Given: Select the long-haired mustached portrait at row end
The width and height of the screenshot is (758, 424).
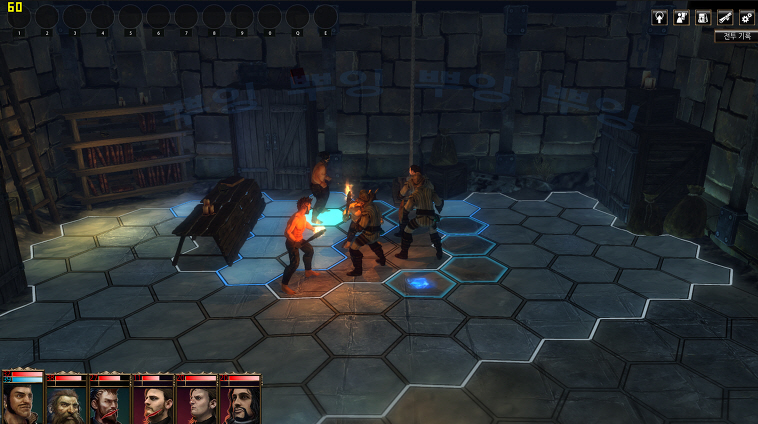Looking at the screenshot, I should [240, 402].
